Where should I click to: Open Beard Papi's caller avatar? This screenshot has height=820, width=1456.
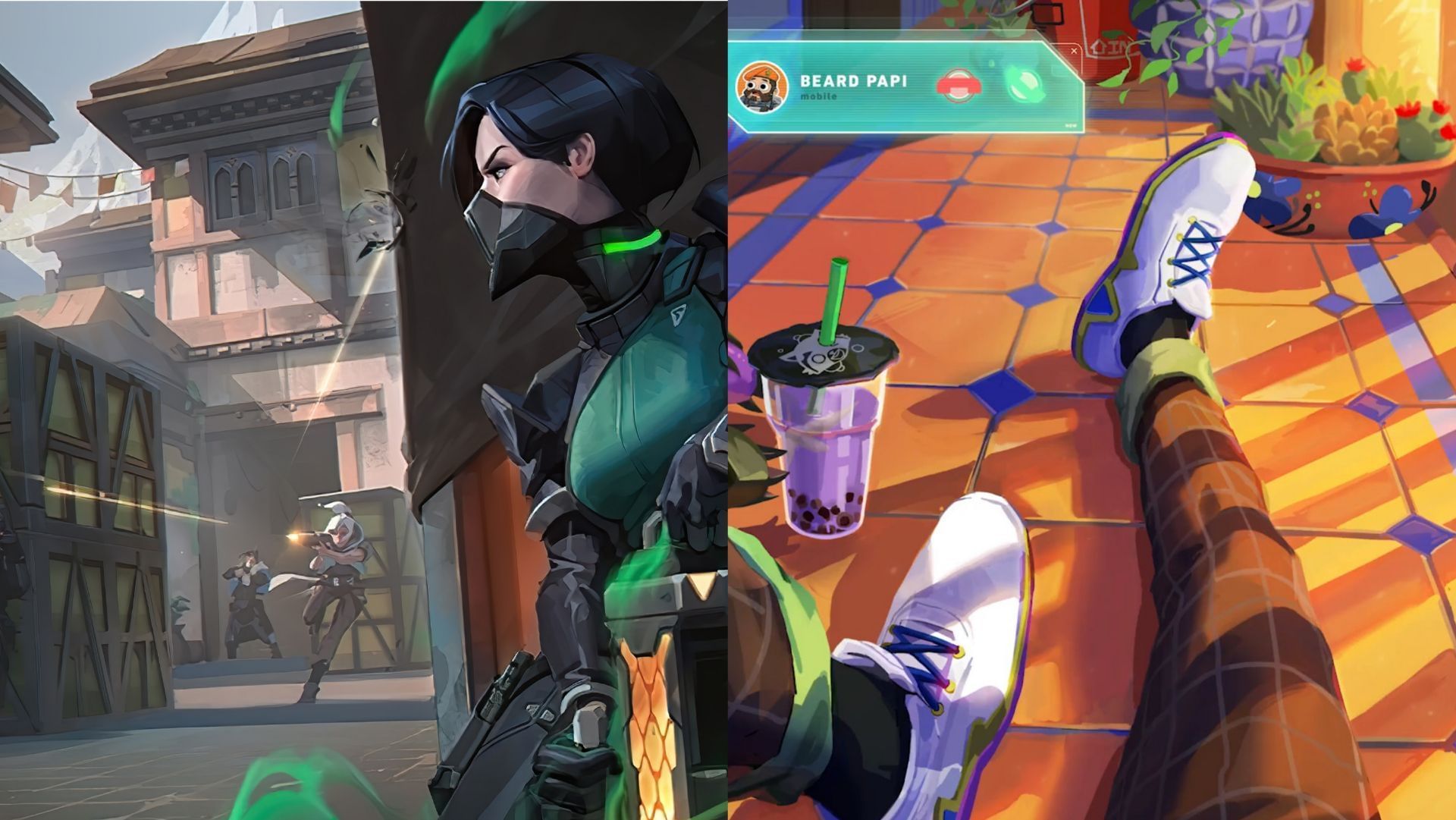pos(761,87)
